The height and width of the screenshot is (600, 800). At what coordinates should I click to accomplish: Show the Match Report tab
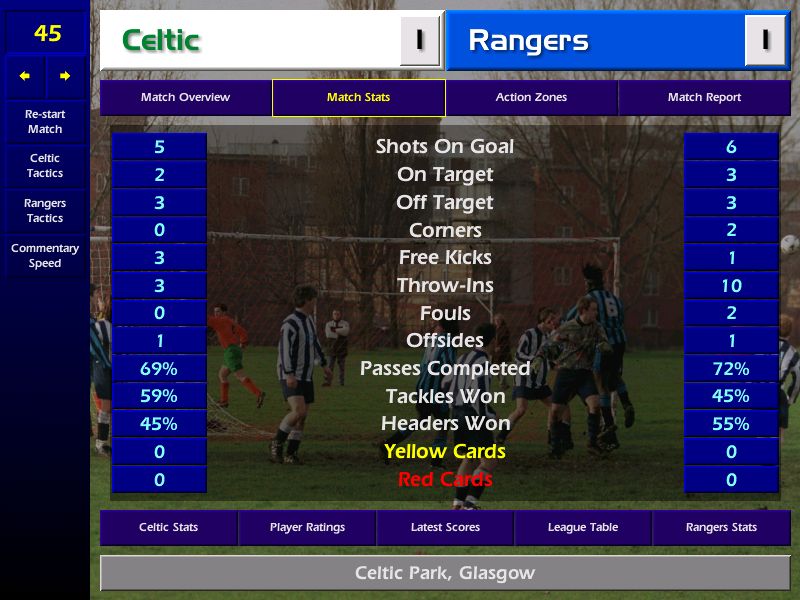point(704,98)
